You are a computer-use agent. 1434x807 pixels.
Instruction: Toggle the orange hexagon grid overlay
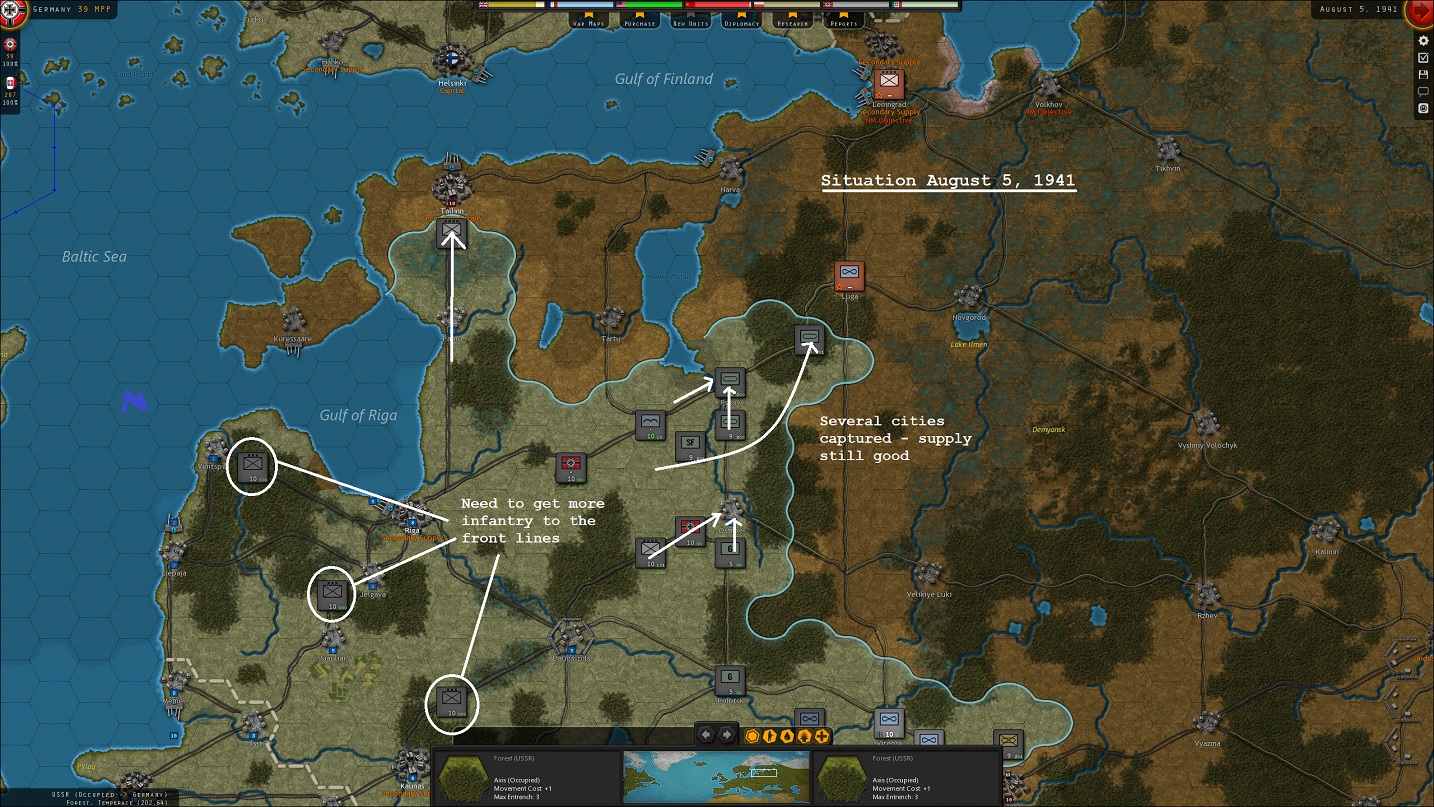(x=751, y=735)
